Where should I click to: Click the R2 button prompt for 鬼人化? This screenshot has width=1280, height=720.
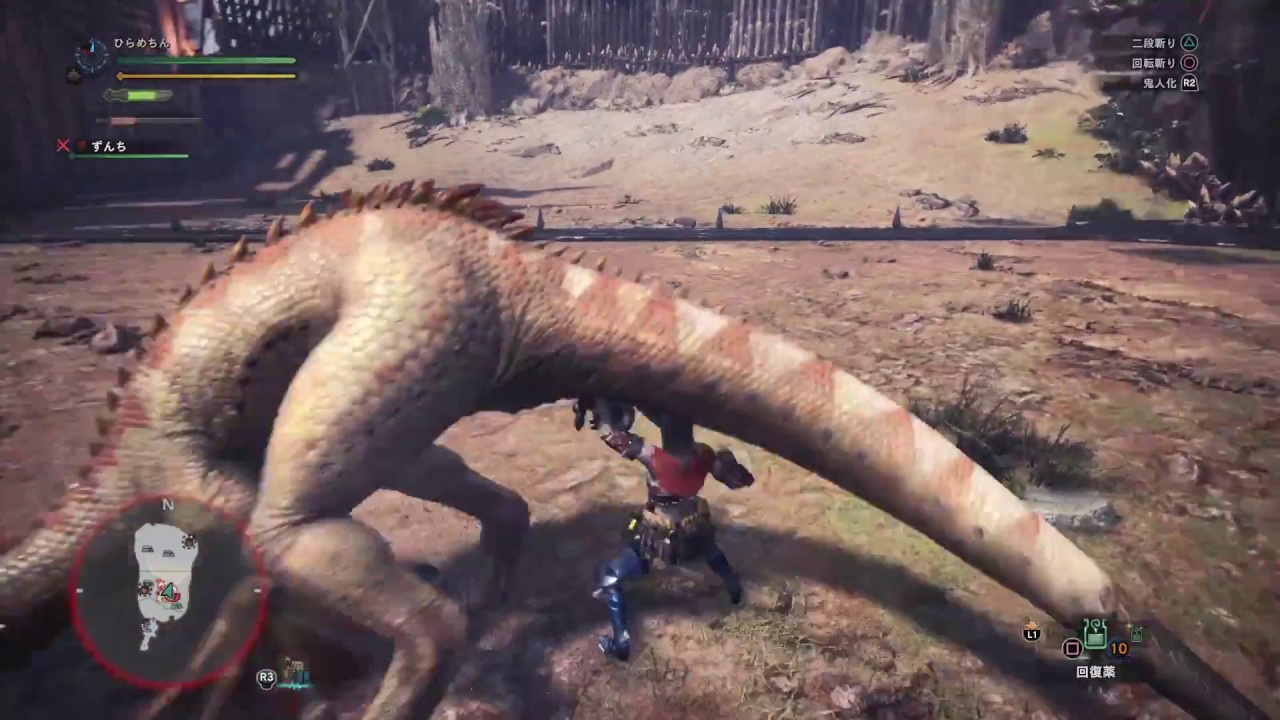click(1188, 83)
